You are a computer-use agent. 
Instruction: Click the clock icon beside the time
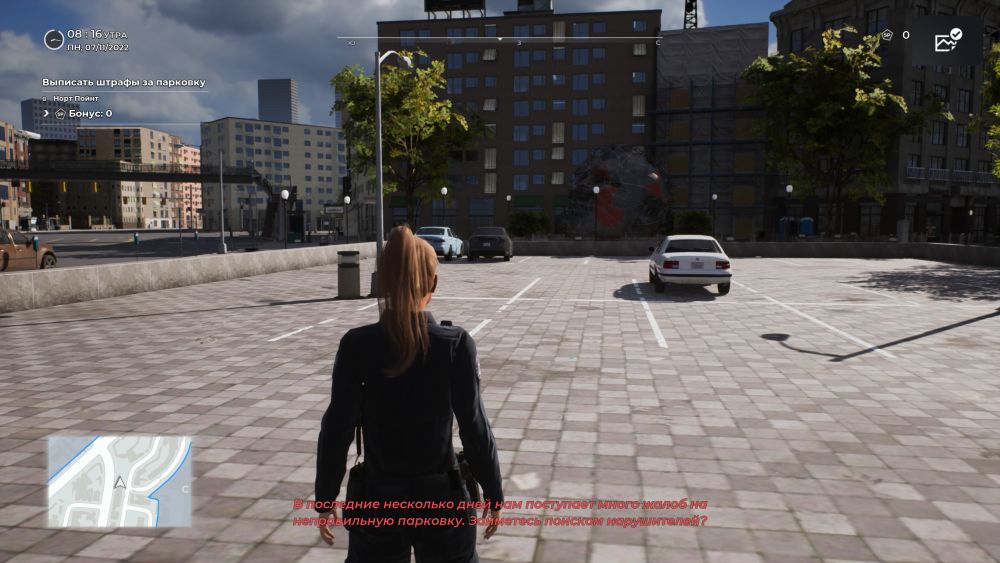(x=54, y=39)
